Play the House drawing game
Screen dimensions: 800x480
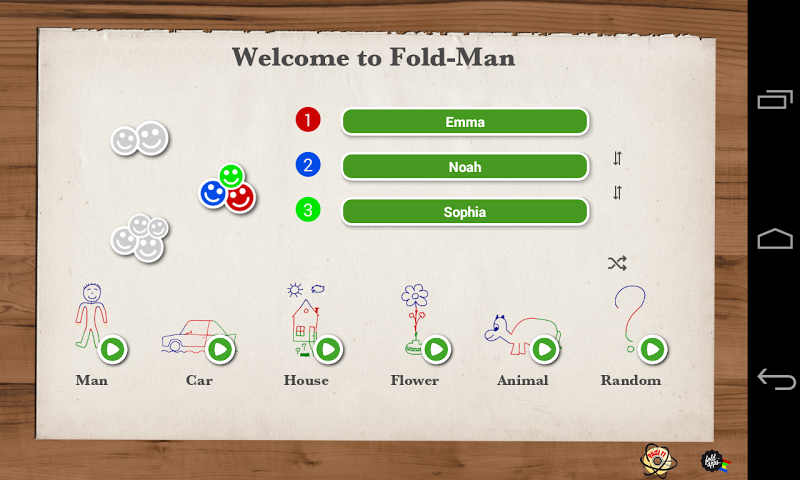(x=328, y=349)
